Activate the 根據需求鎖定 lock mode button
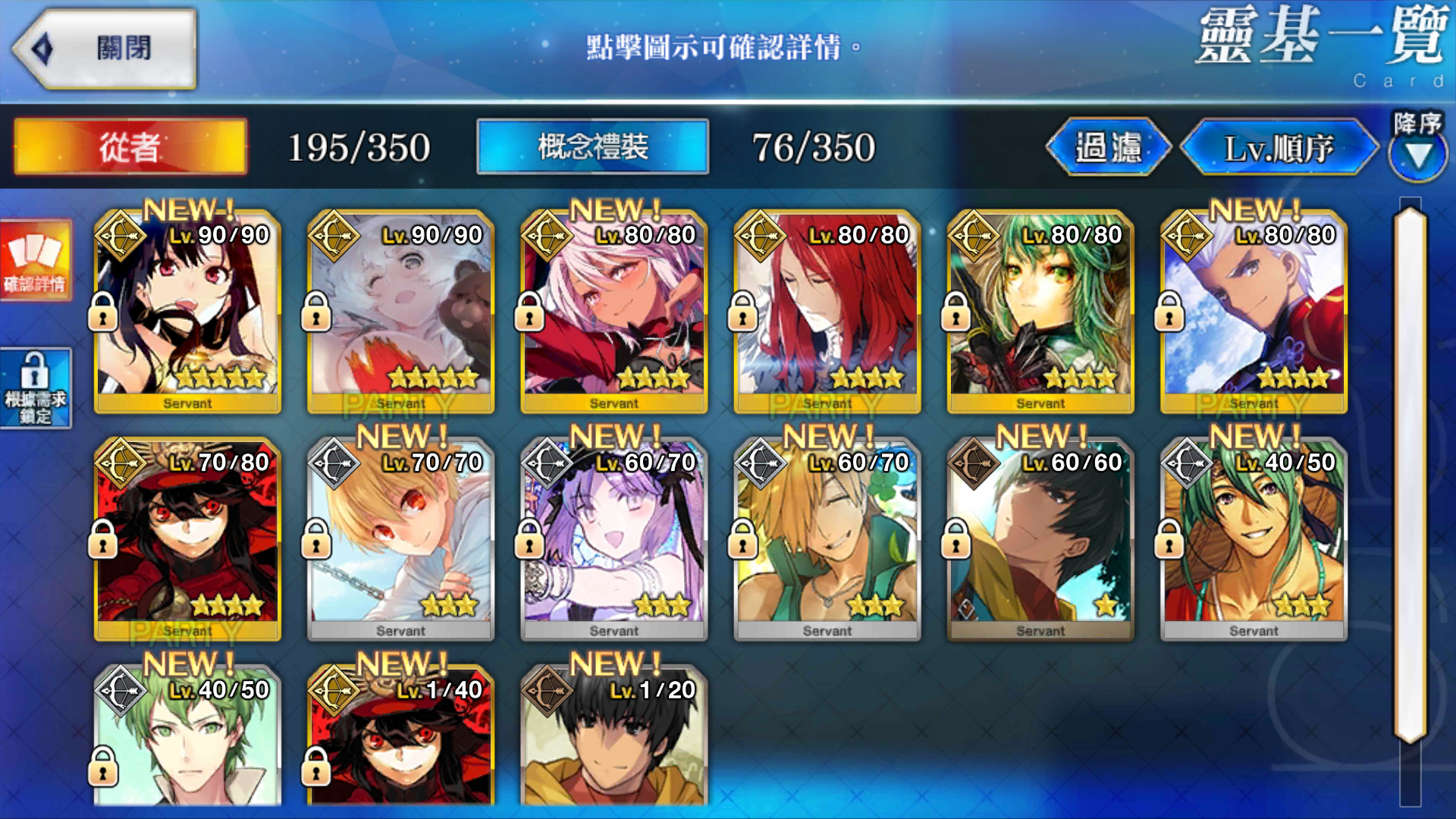Viewport: 1456px width, 819px height. (36, 388)
